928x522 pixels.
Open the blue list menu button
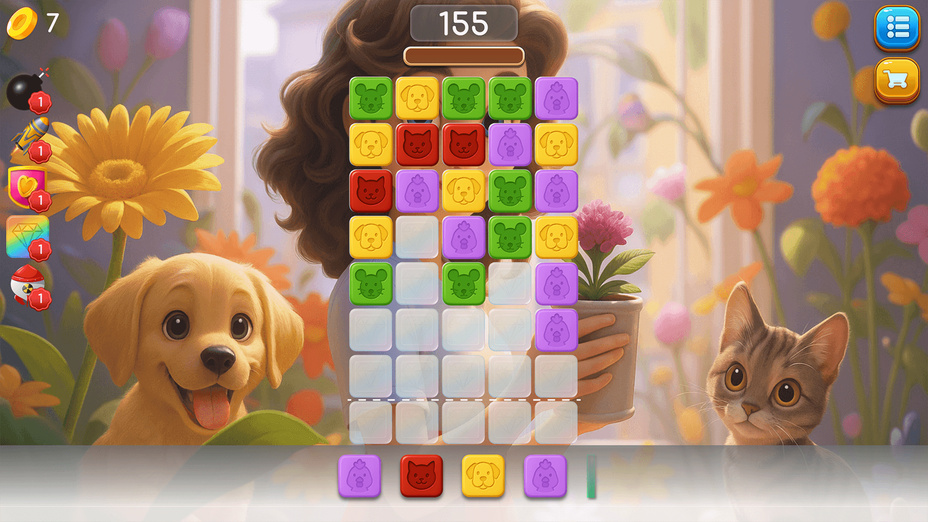[897, 28]
